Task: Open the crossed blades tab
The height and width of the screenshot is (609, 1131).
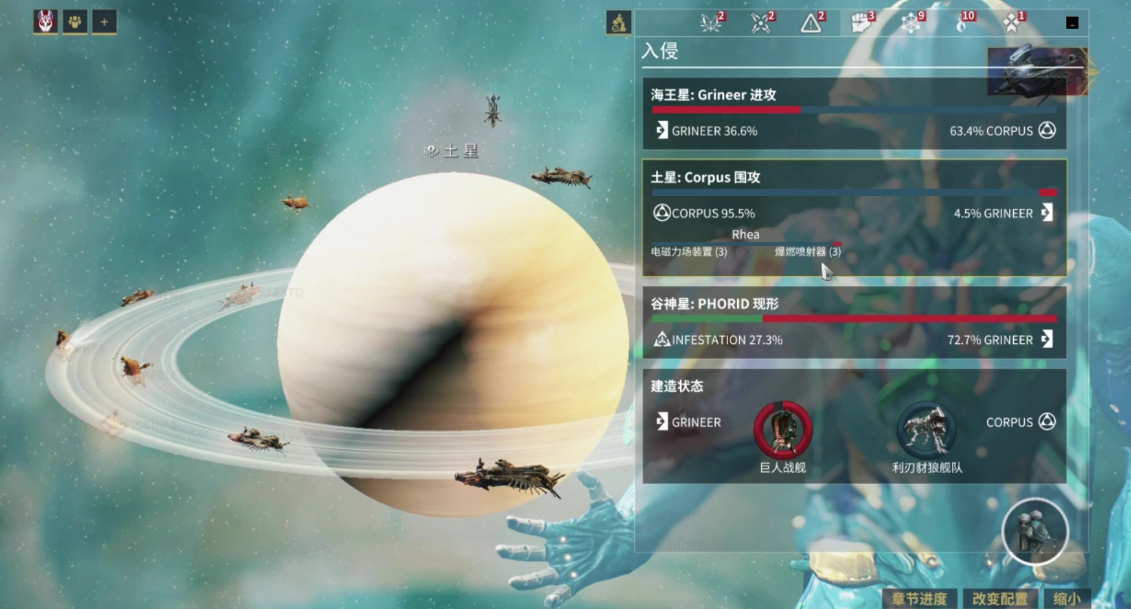Action: tap(762, 23)
